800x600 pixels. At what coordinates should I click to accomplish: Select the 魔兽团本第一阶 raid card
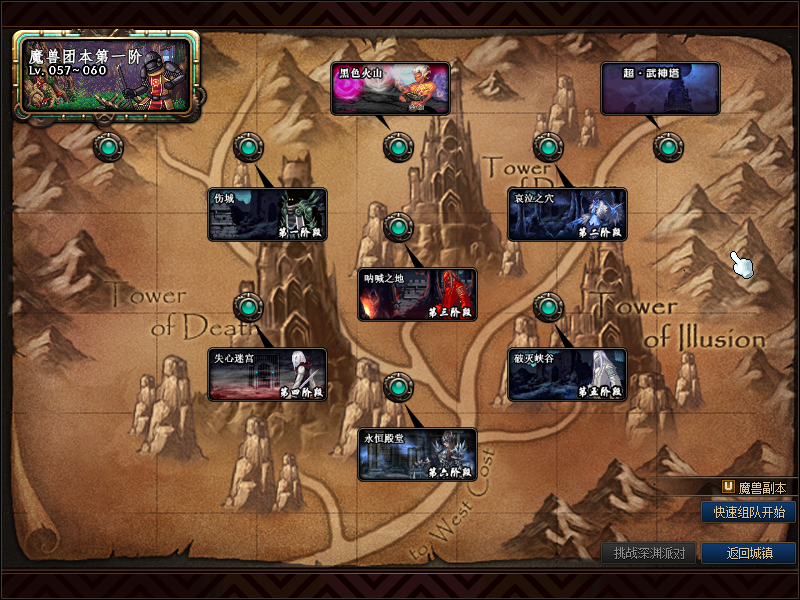click(107, 73)
